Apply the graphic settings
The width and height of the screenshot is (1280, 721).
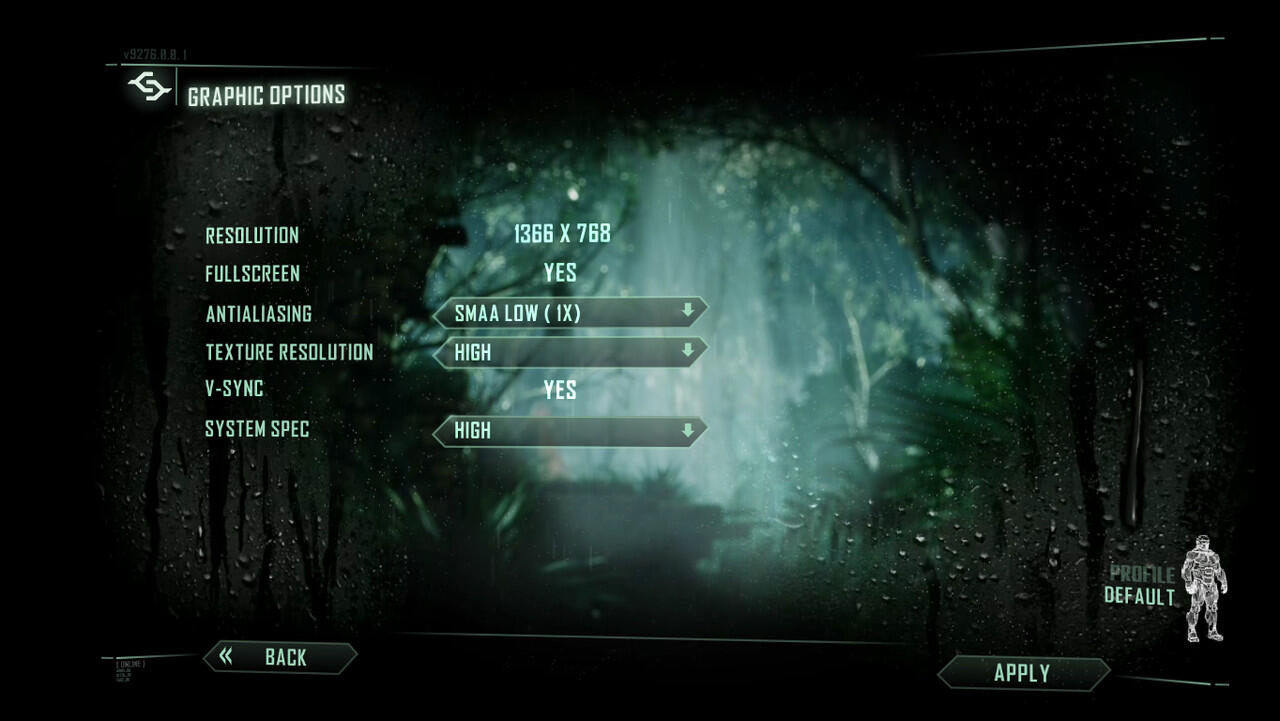pos(1022,673)
